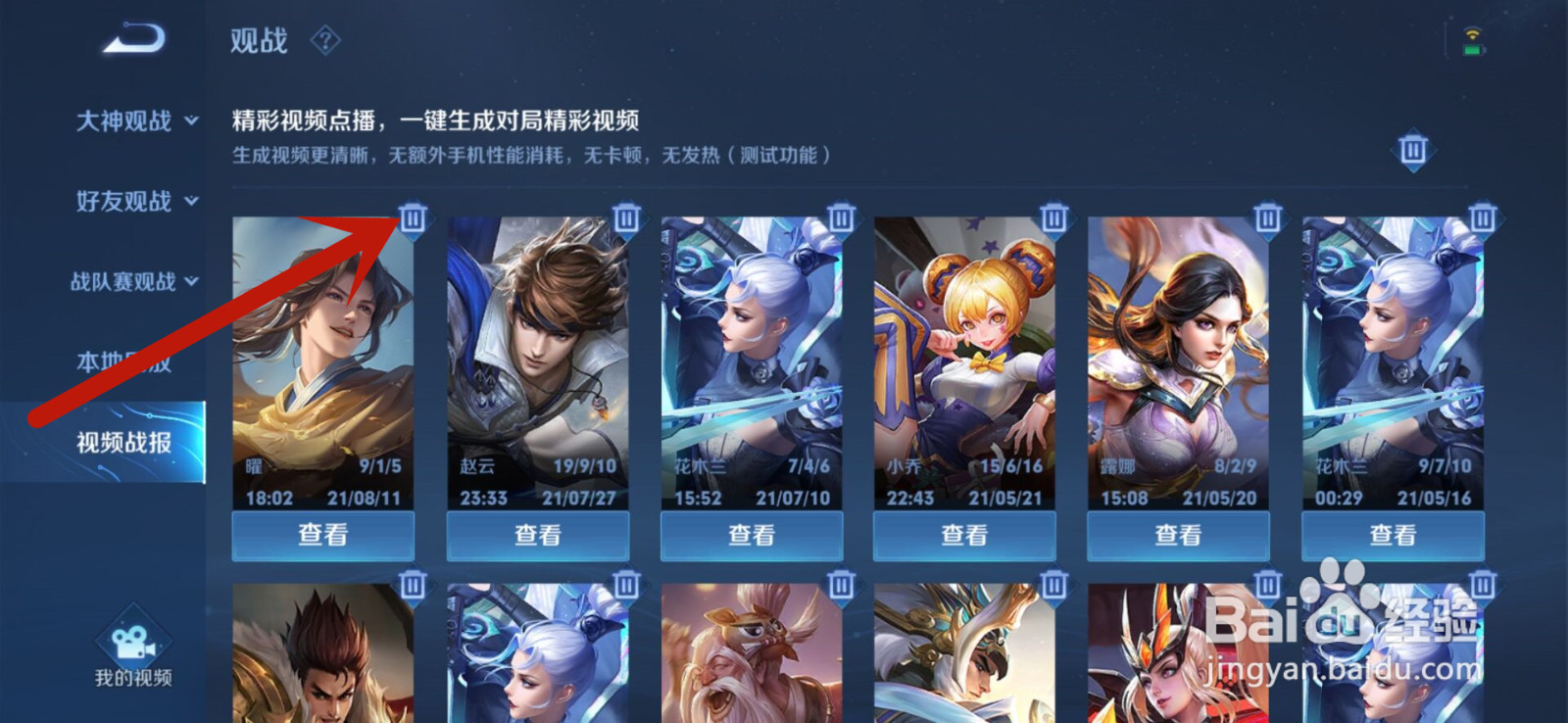1568x723 pixels.
Task: Open the help icon beside 观战 title
Action: (323, 40)
